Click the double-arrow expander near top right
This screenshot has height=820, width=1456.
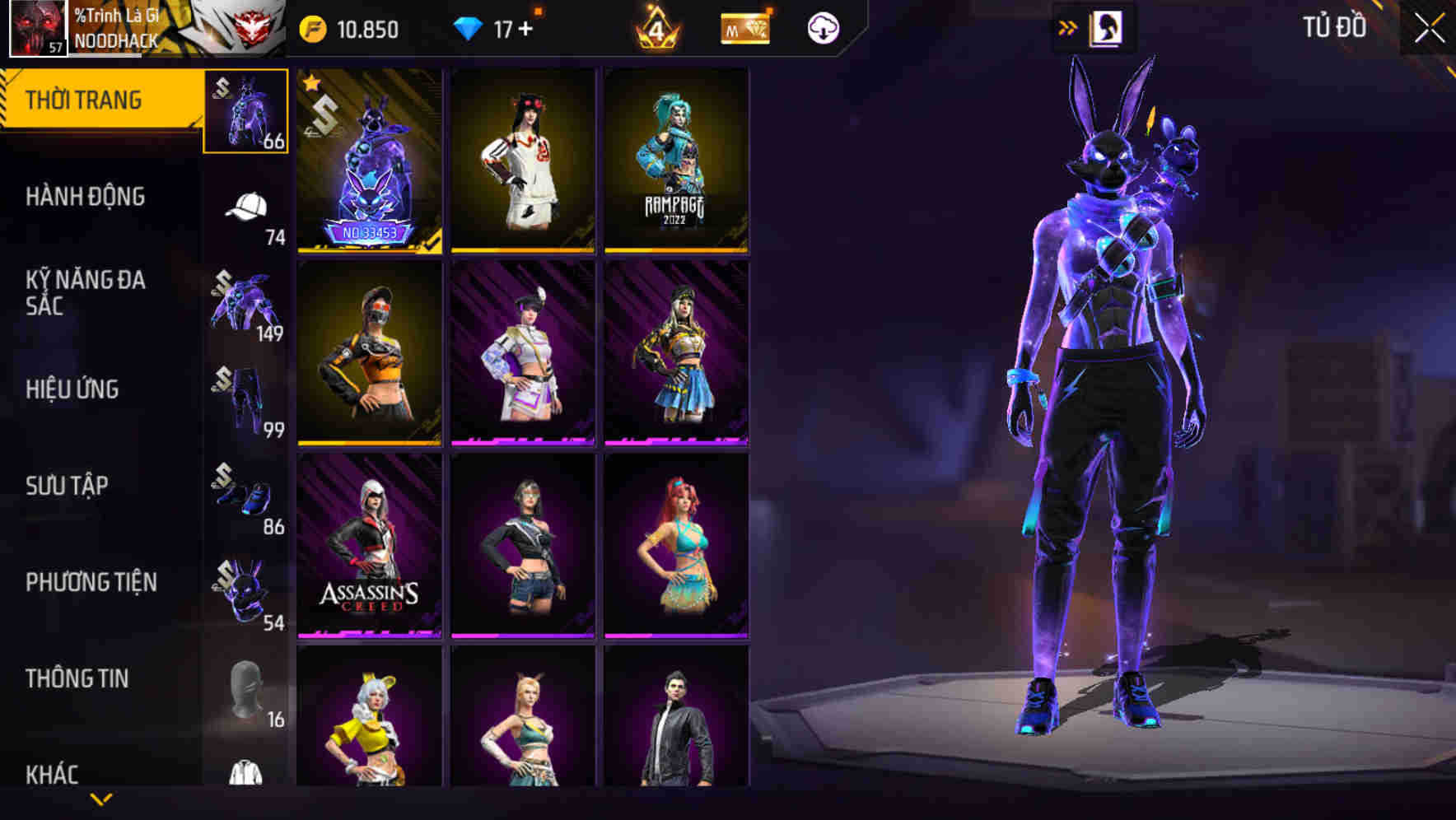pos(1068,26)
